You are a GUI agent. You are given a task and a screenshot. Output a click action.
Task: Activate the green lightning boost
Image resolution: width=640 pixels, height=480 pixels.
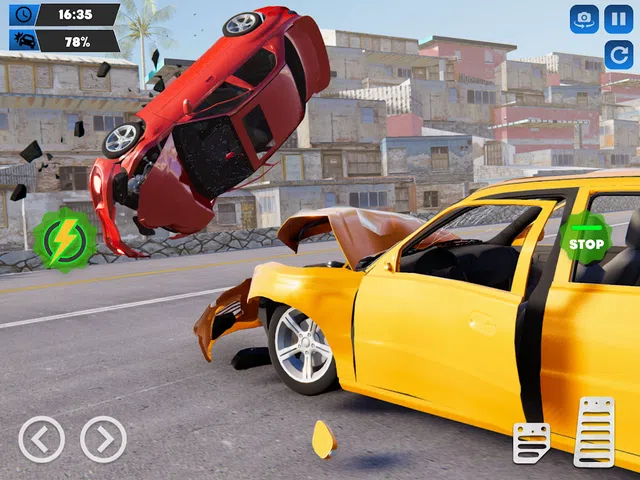pyautogui.click(x=64, y=239)
